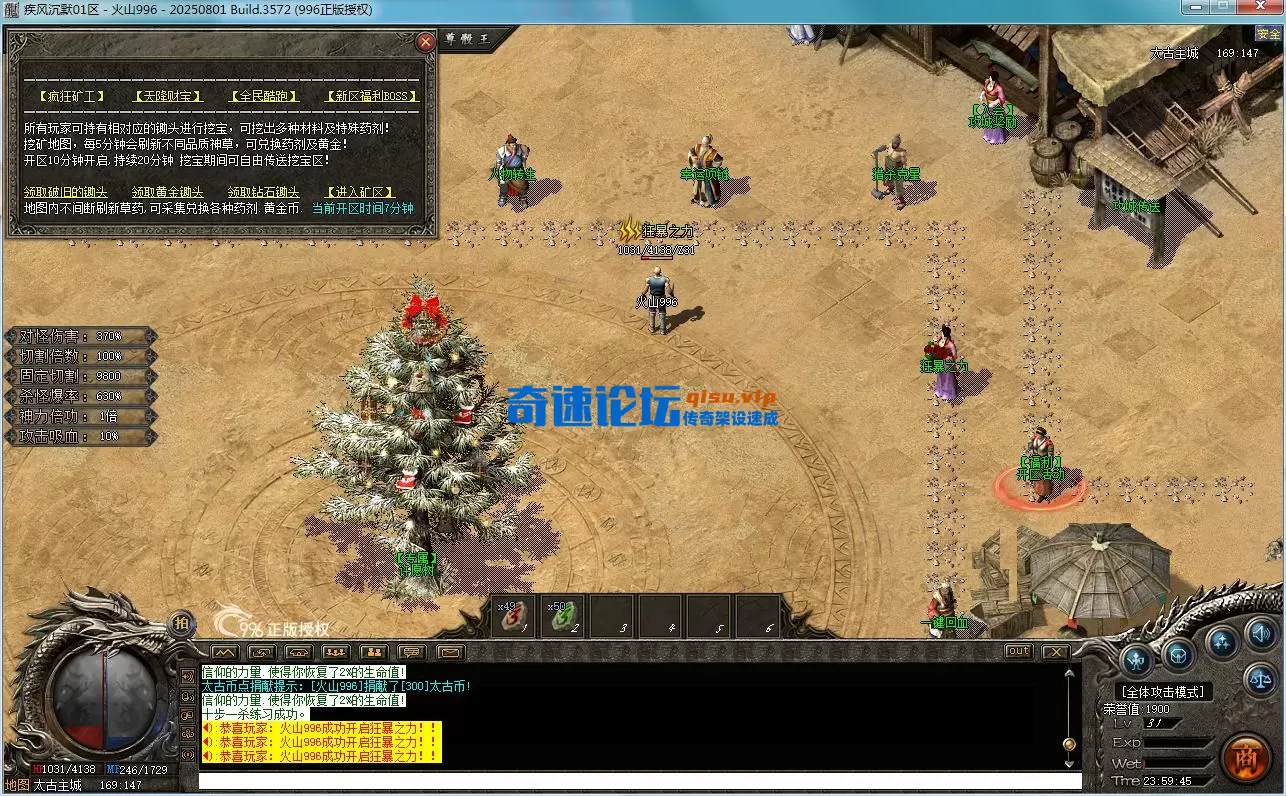Use the green potion in quick slot 2
1286x796 pixels.
tap(560, 616)
